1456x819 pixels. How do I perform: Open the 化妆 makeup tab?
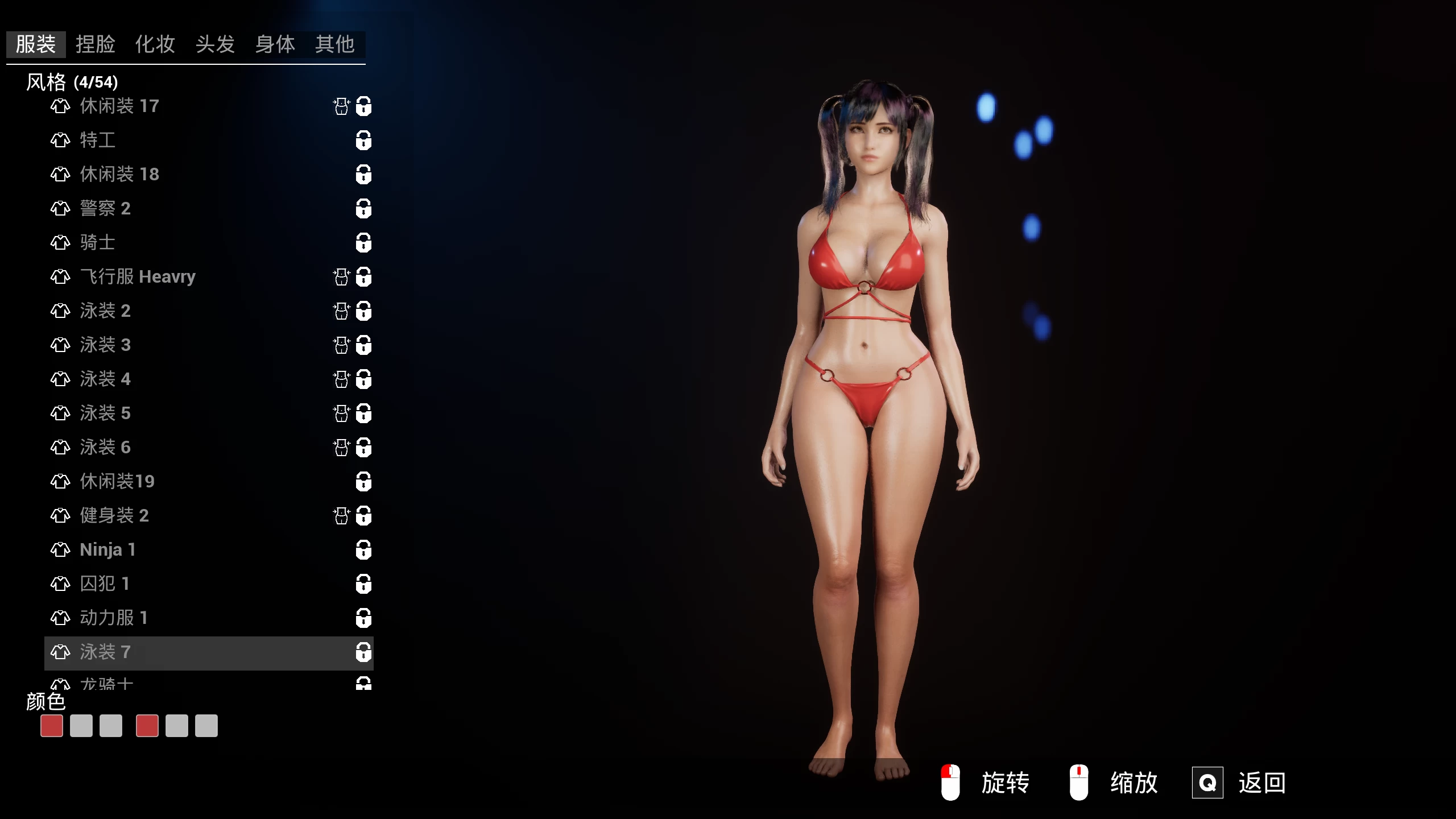pyautogui.click(x=155, y=45)
